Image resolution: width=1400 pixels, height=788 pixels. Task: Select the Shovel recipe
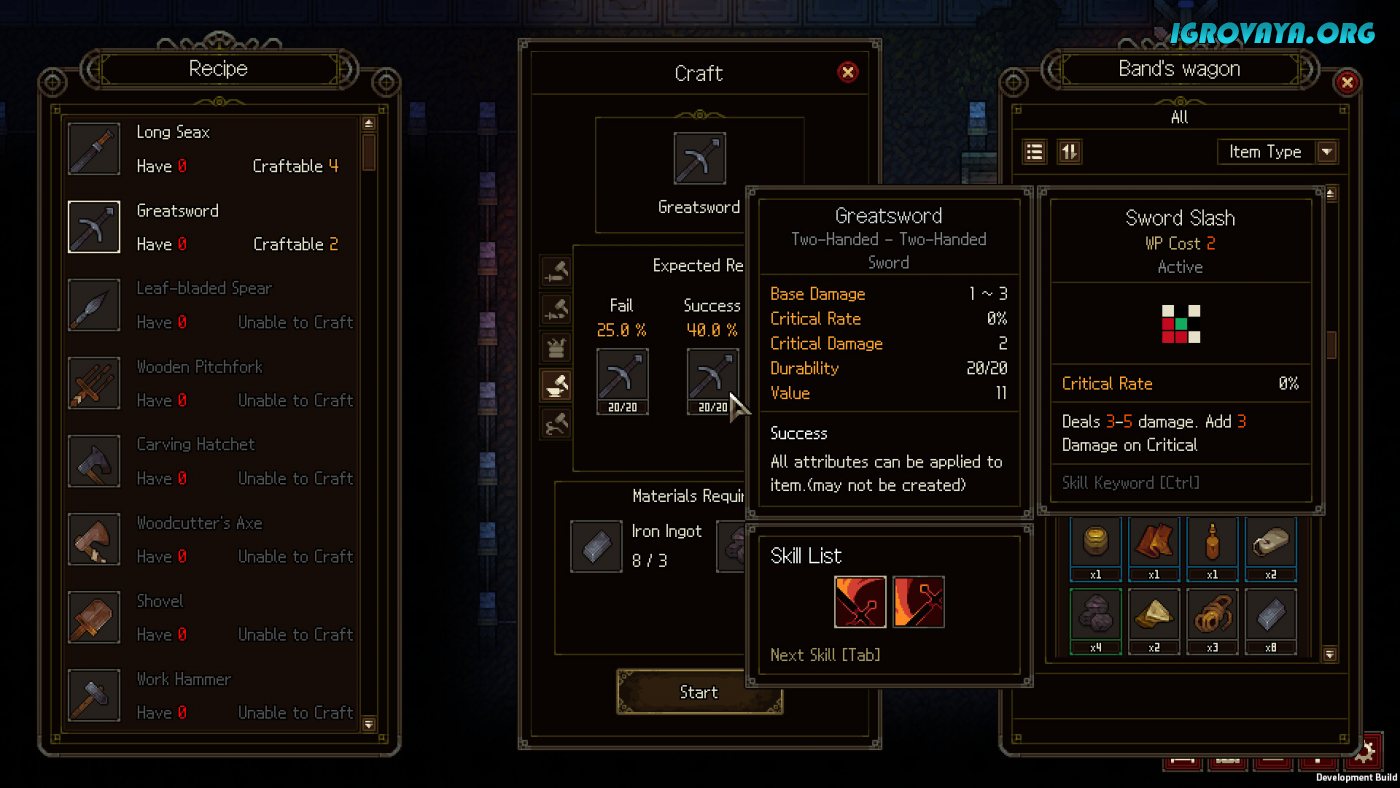pyautogui.click(x=210, y=617)
